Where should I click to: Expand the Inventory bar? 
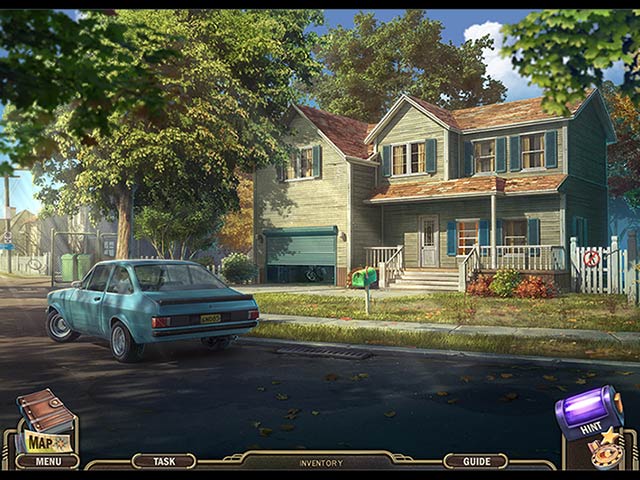[x=320, y=463]
